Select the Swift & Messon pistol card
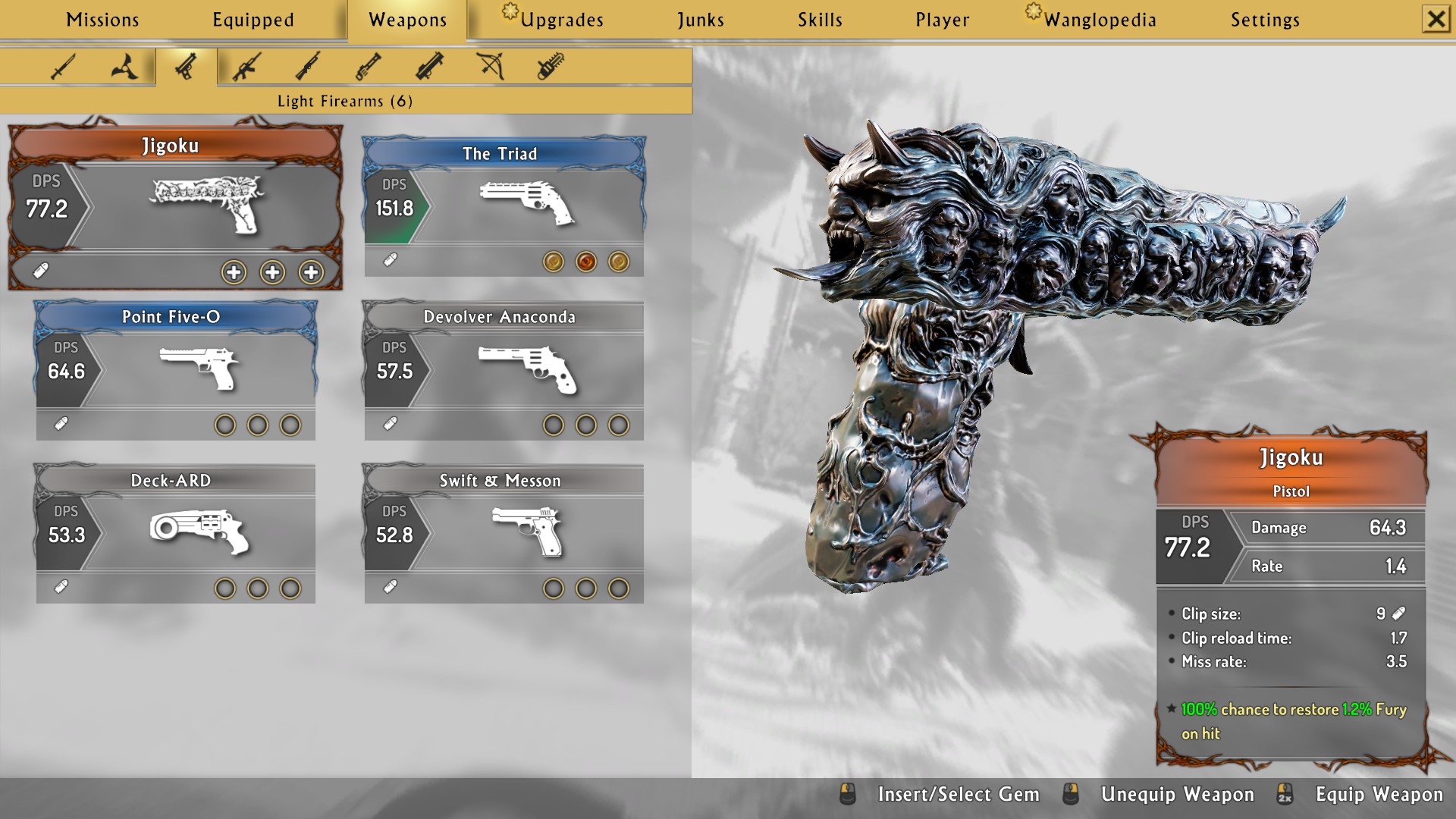Screen dimensions: 1456x819 (504, 533)
